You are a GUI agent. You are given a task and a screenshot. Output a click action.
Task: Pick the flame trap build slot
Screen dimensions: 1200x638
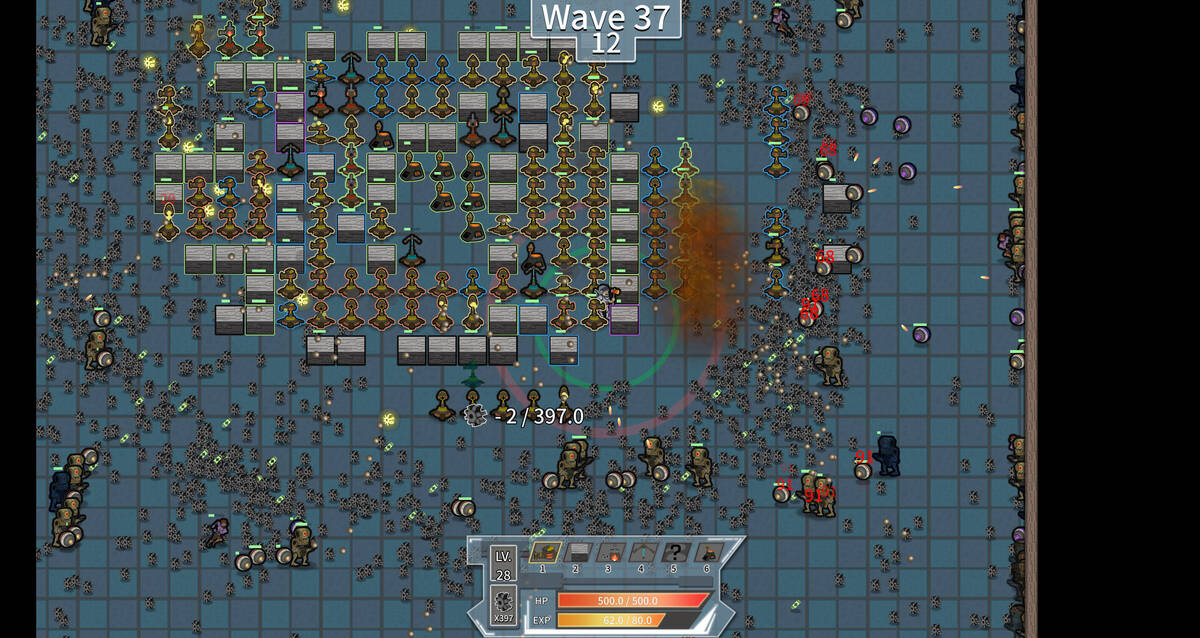click(x=609, y=553)
